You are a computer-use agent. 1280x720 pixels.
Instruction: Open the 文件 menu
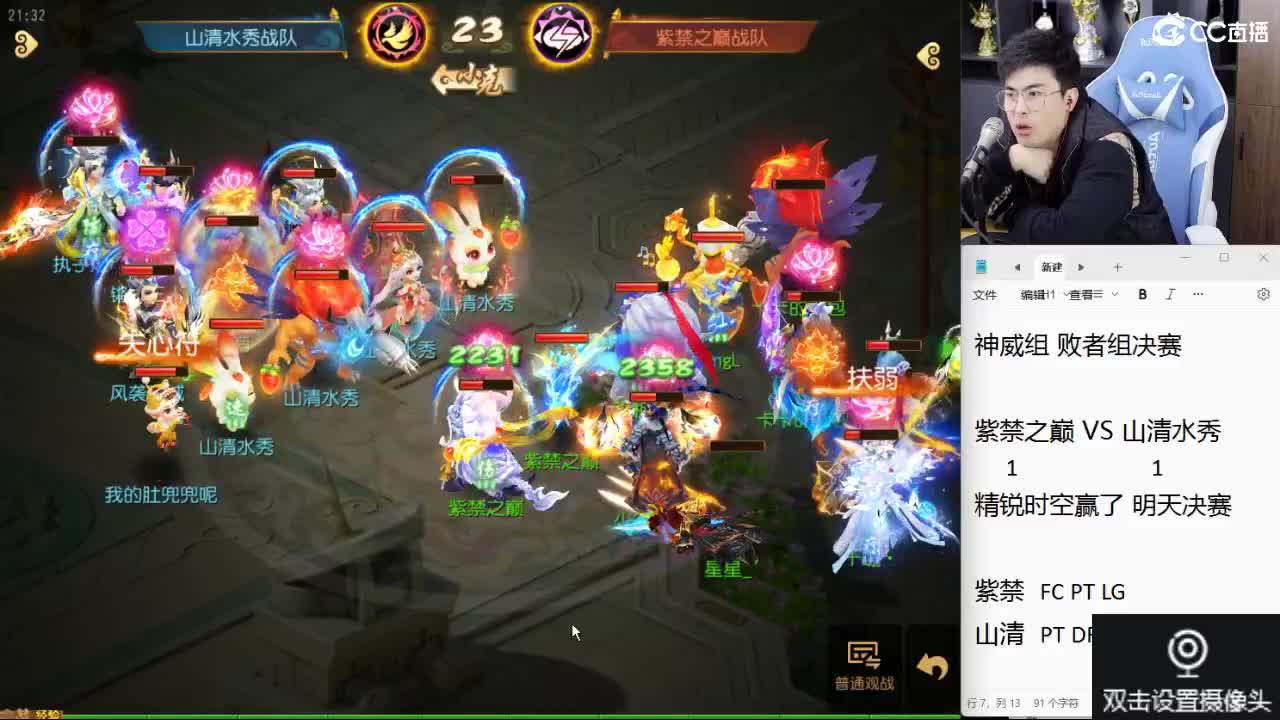click(x=985, y=294)
